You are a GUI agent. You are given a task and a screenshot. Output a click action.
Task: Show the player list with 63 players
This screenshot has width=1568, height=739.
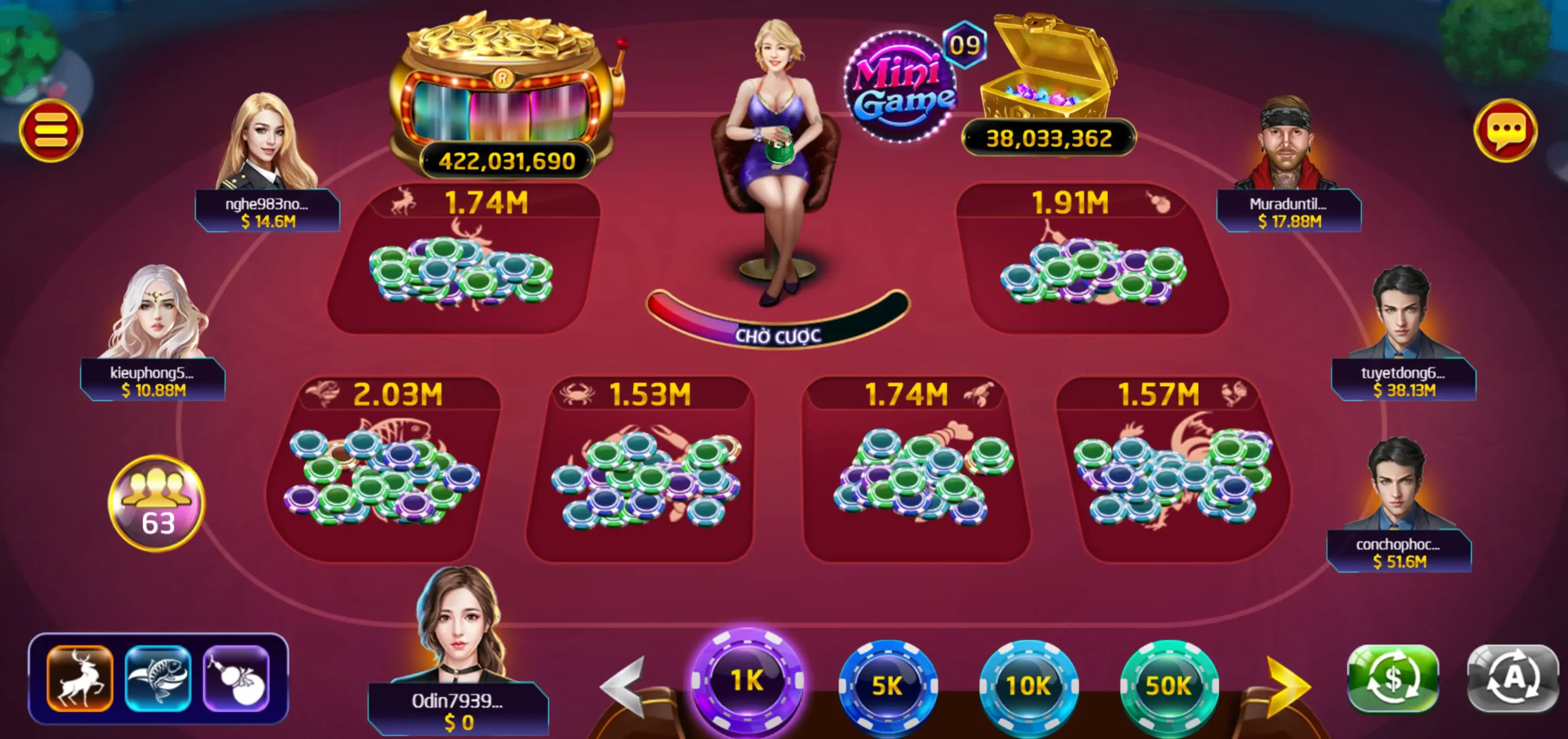tap(157, 503)
